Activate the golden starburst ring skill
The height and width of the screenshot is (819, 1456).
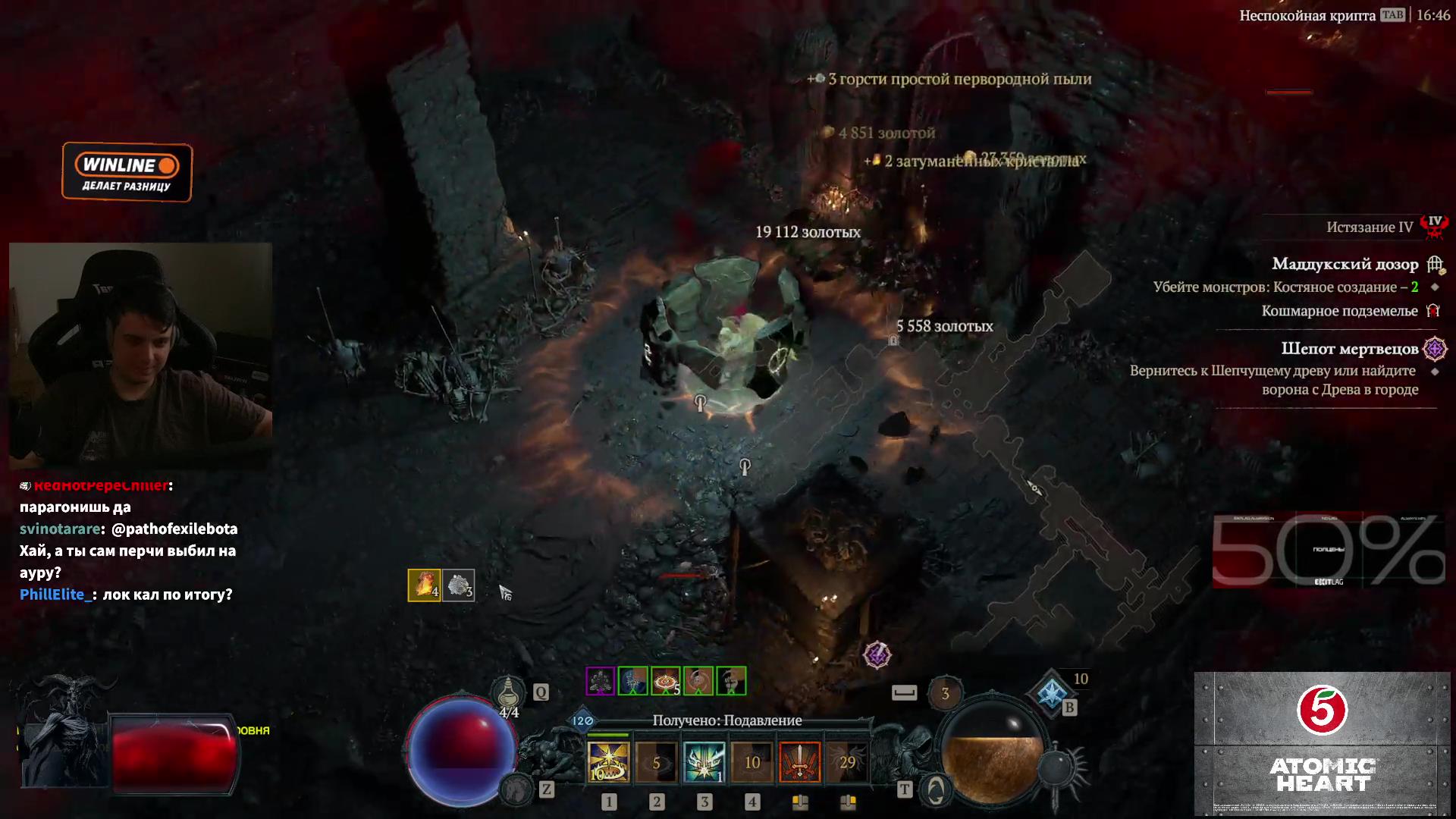[608, 761]
